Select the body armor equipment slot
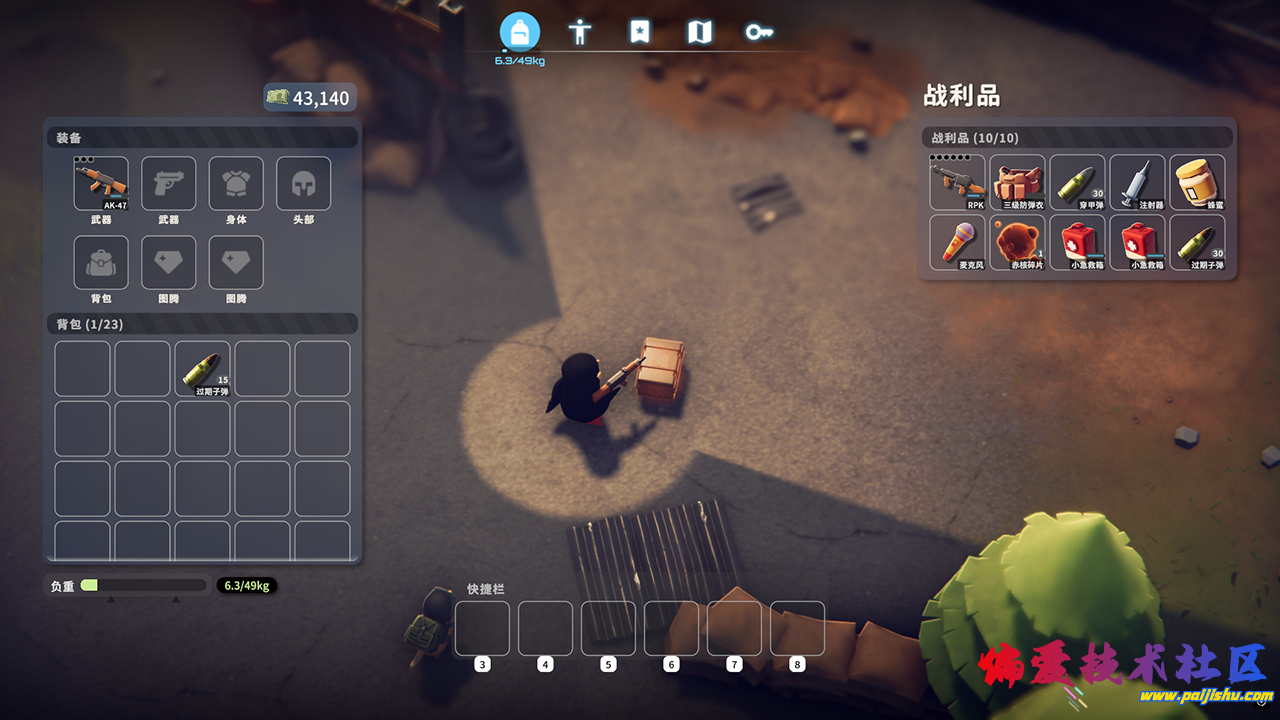Viewport: 1280px width, 720px height. click(x=236, y=183)
